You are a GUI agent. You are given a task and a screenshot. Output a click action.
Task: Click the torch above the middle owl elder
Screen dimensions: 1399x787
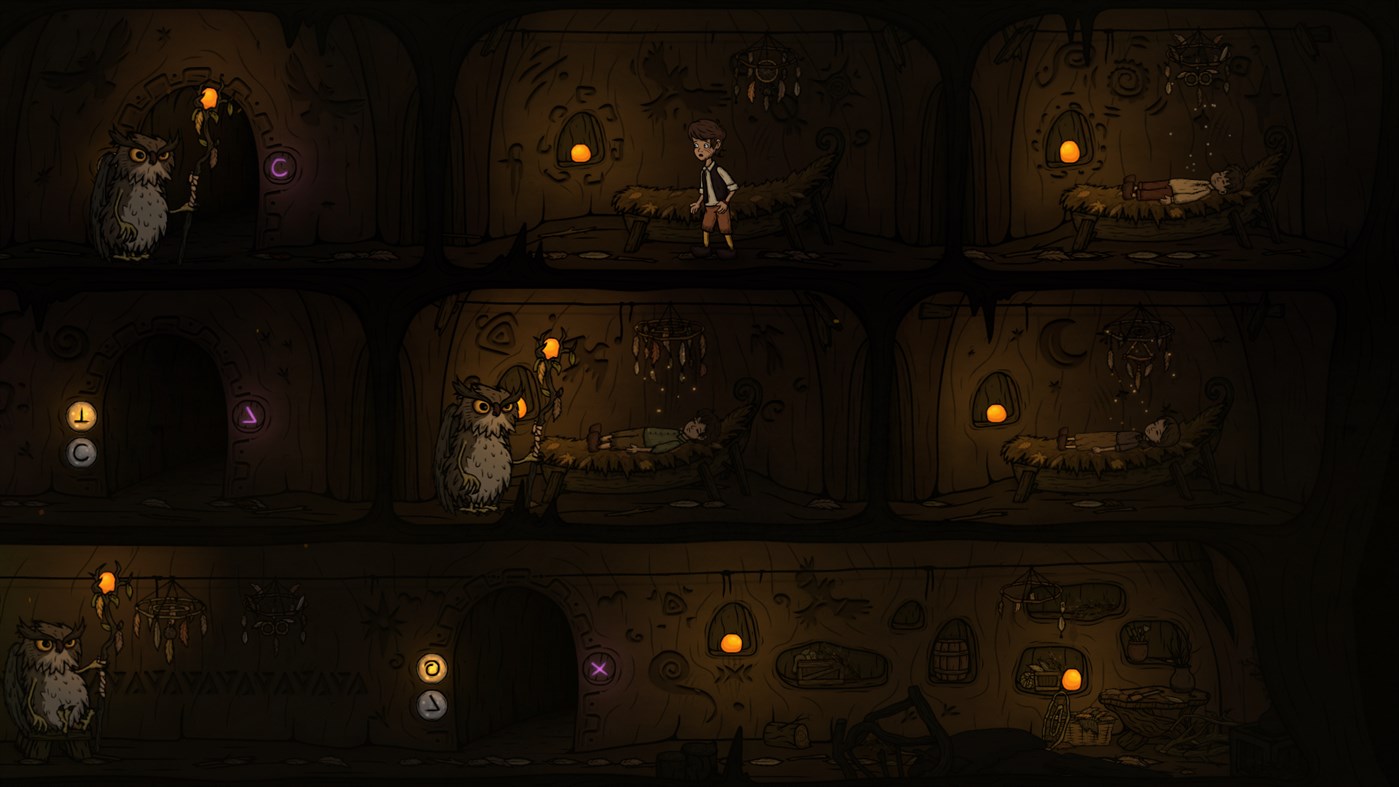(552, 348)
